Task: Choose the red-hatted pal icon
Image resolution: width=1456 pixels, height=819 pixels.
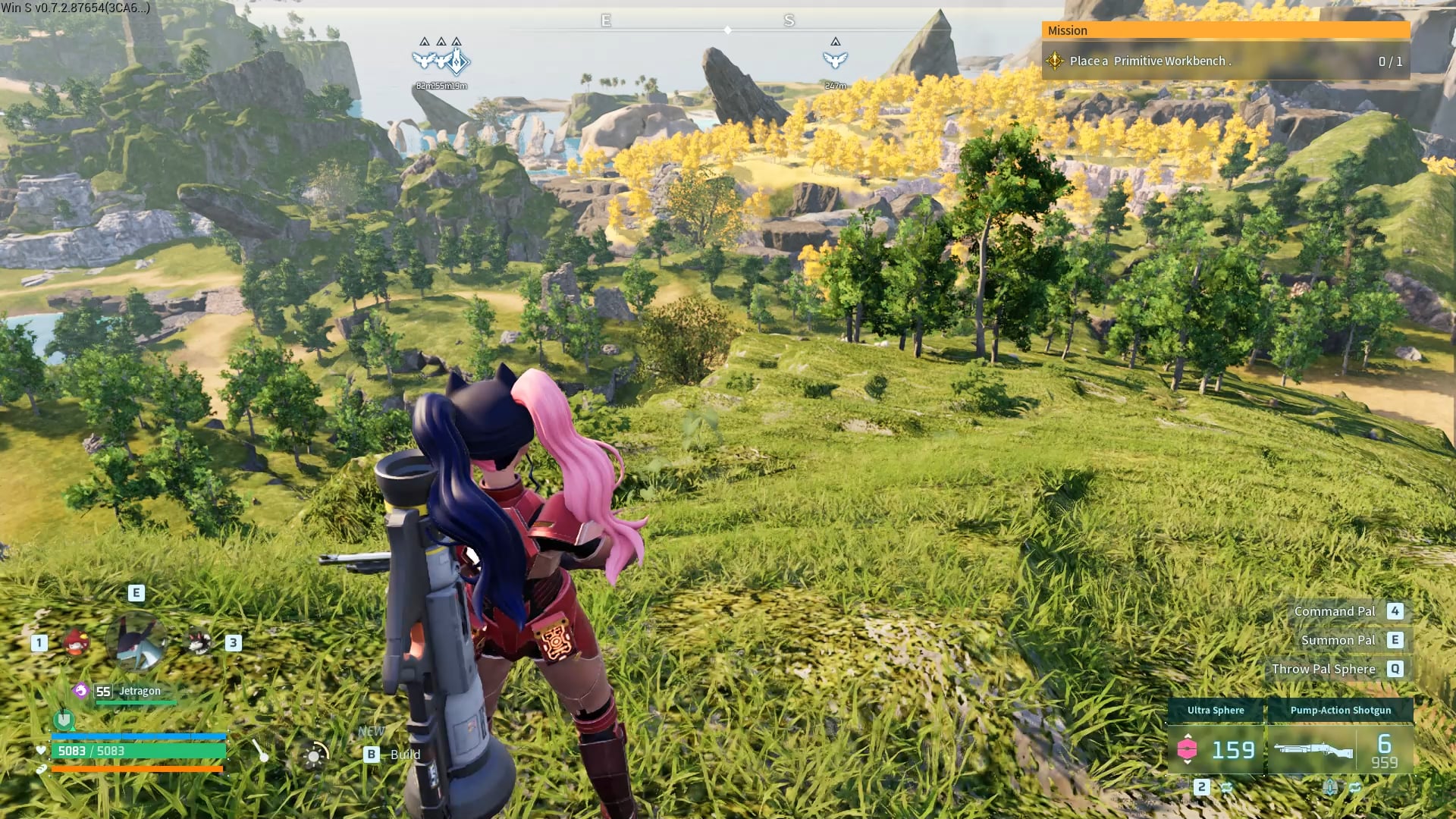Action: pos(76,643)
